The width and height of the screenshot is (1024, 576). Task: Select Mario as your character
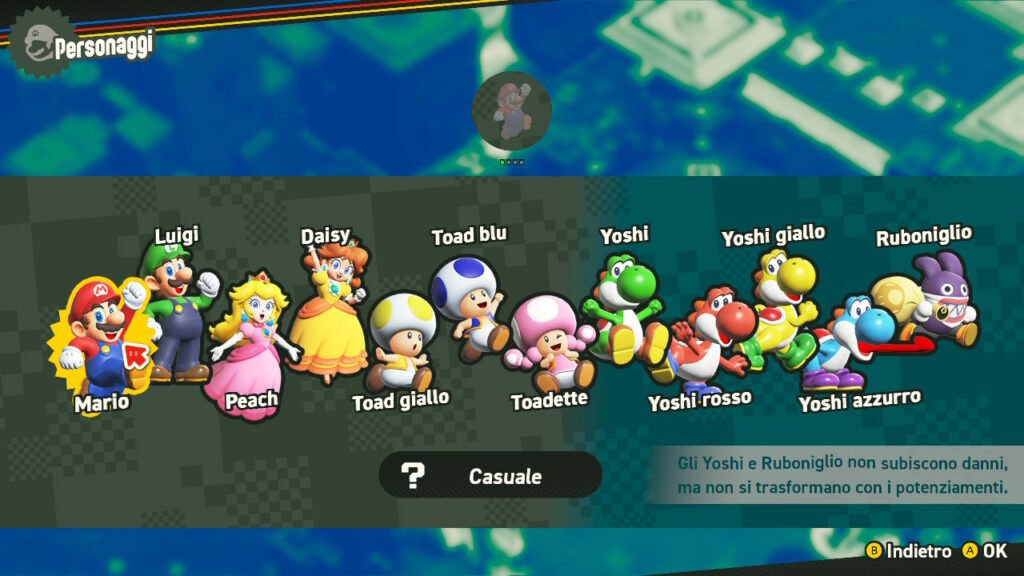click(x=98, y=340)
